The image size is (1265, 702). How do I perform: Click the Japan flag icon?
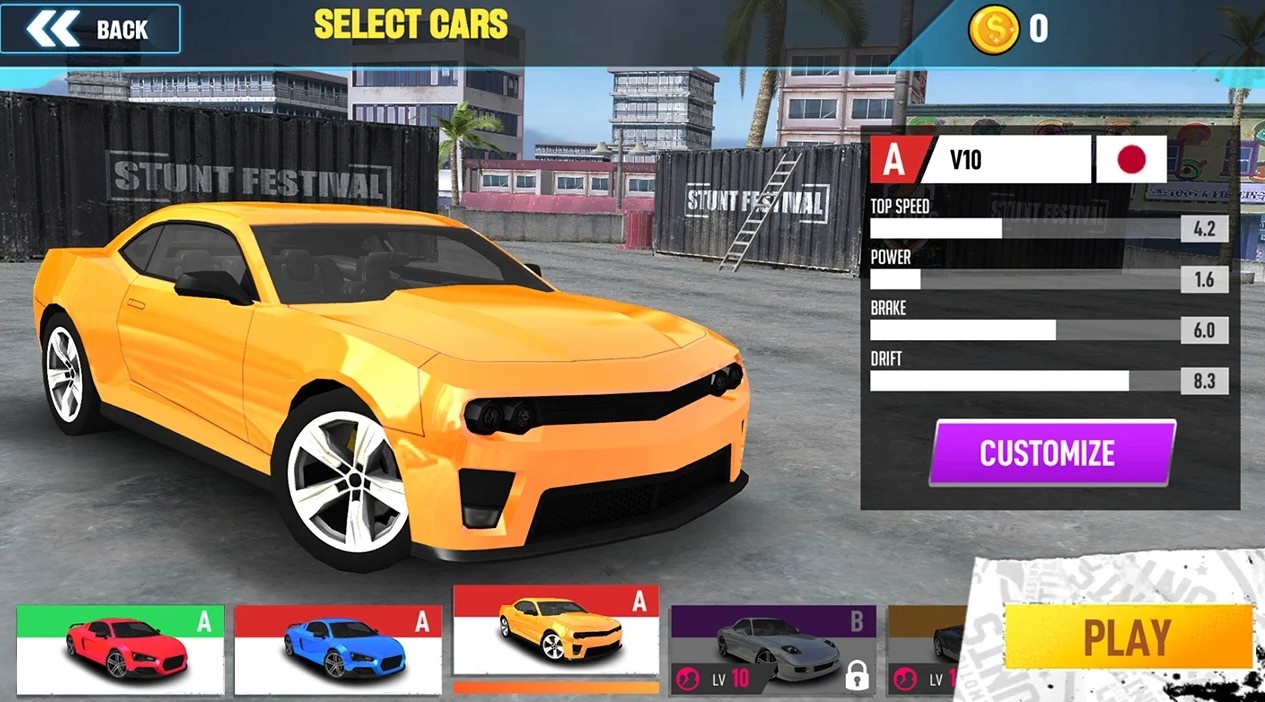coord(1131,159)
